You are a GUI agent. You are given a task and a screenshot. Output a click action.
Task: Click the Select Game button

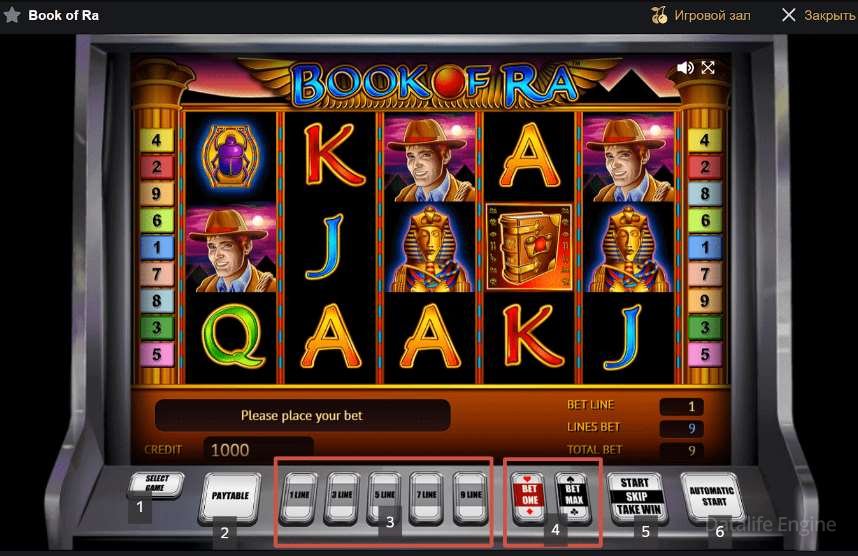click(155, 483)
